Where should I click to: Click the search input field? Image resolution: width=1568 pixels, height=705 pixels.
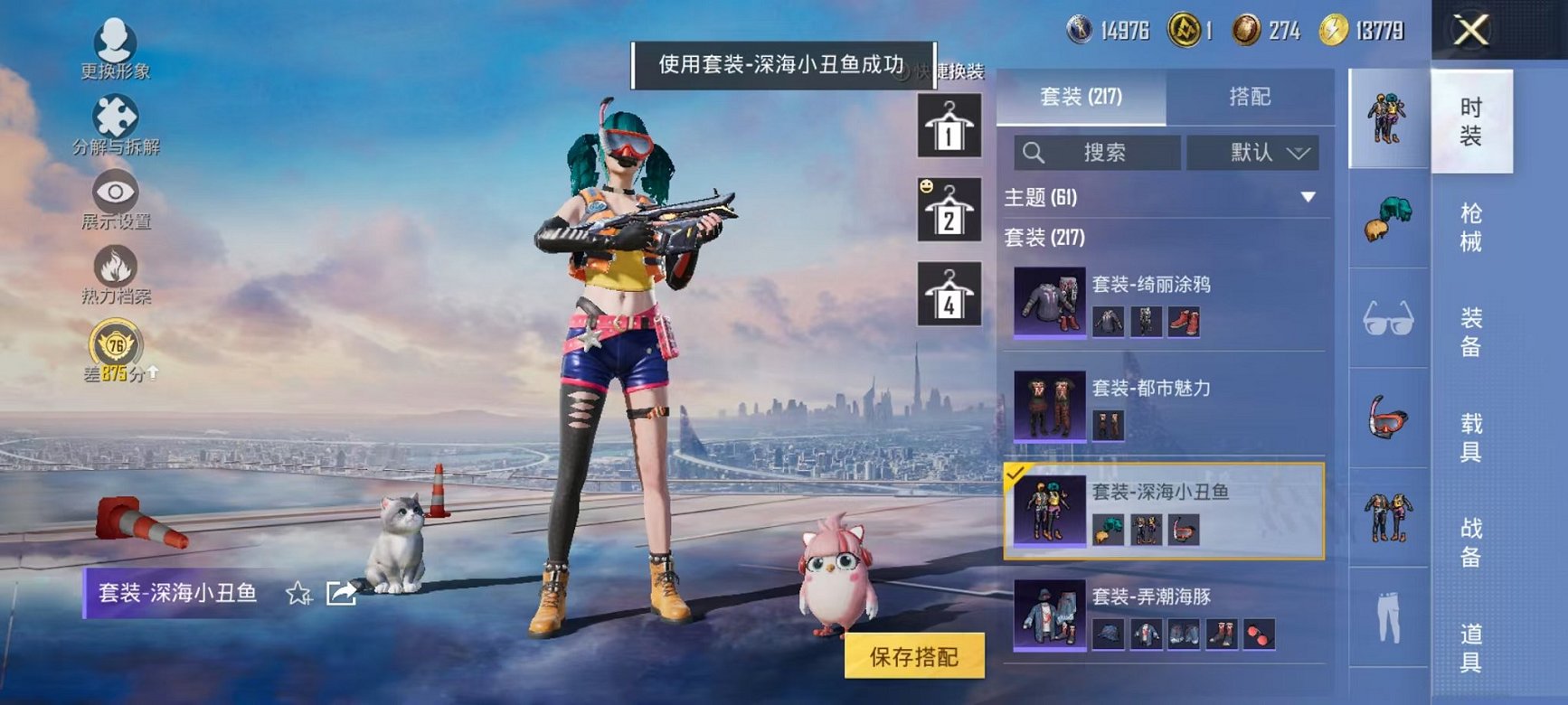pos(1099,152)
